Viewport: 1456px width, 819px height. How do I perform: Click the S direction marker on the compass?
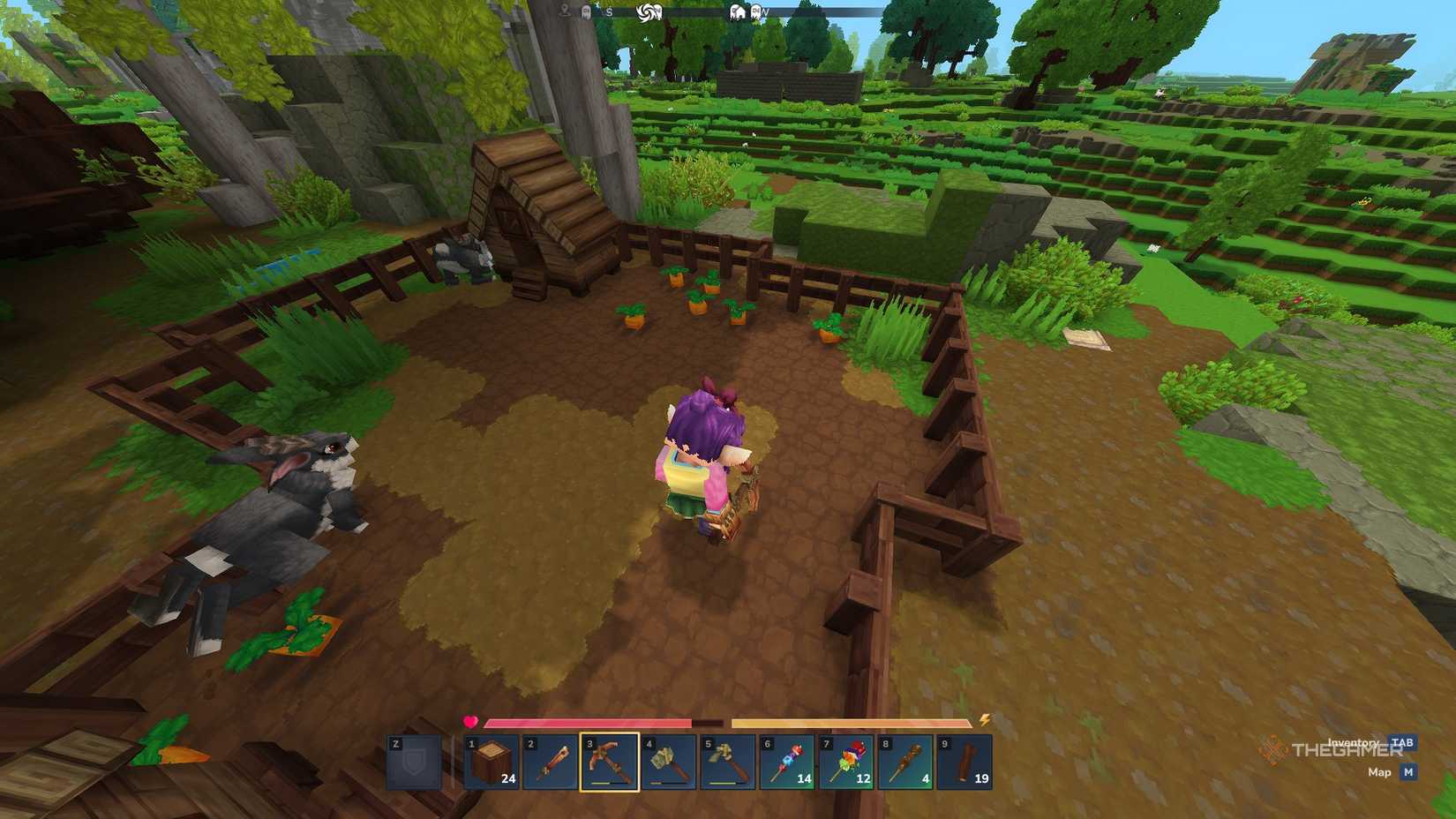(610, 11)
